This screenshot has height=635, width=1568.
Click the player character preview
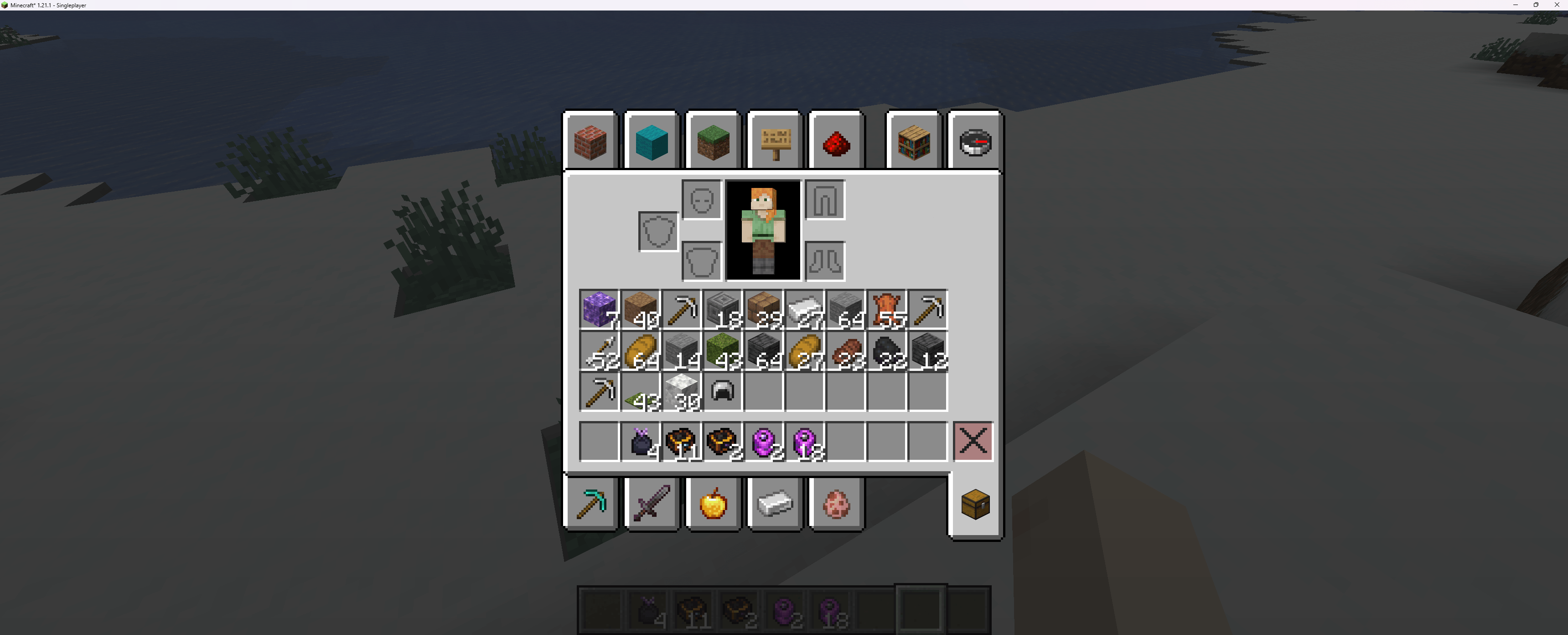(x=763, y=230)
